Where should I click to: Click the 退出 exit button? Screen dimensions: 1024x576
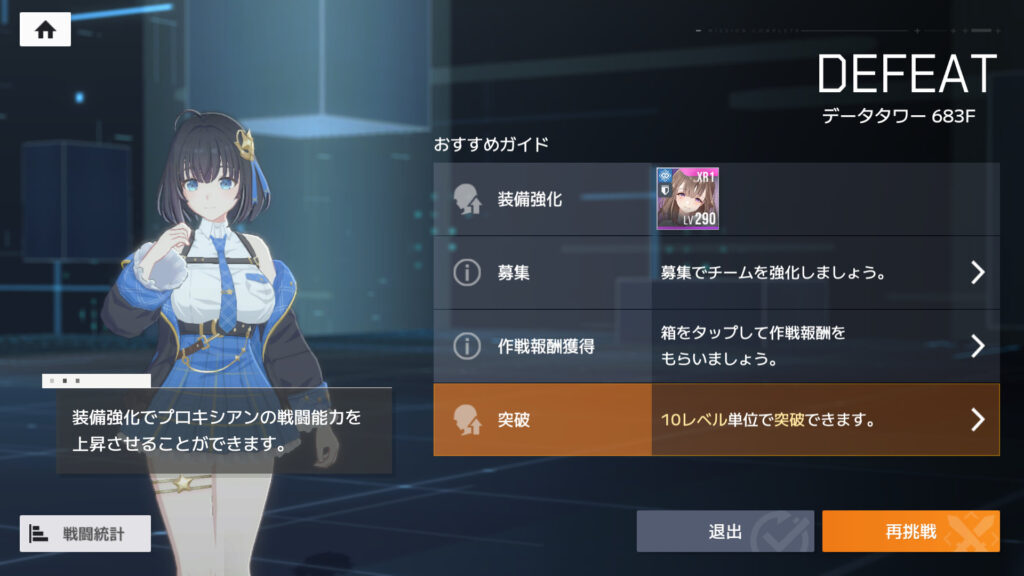click(725, 531)
